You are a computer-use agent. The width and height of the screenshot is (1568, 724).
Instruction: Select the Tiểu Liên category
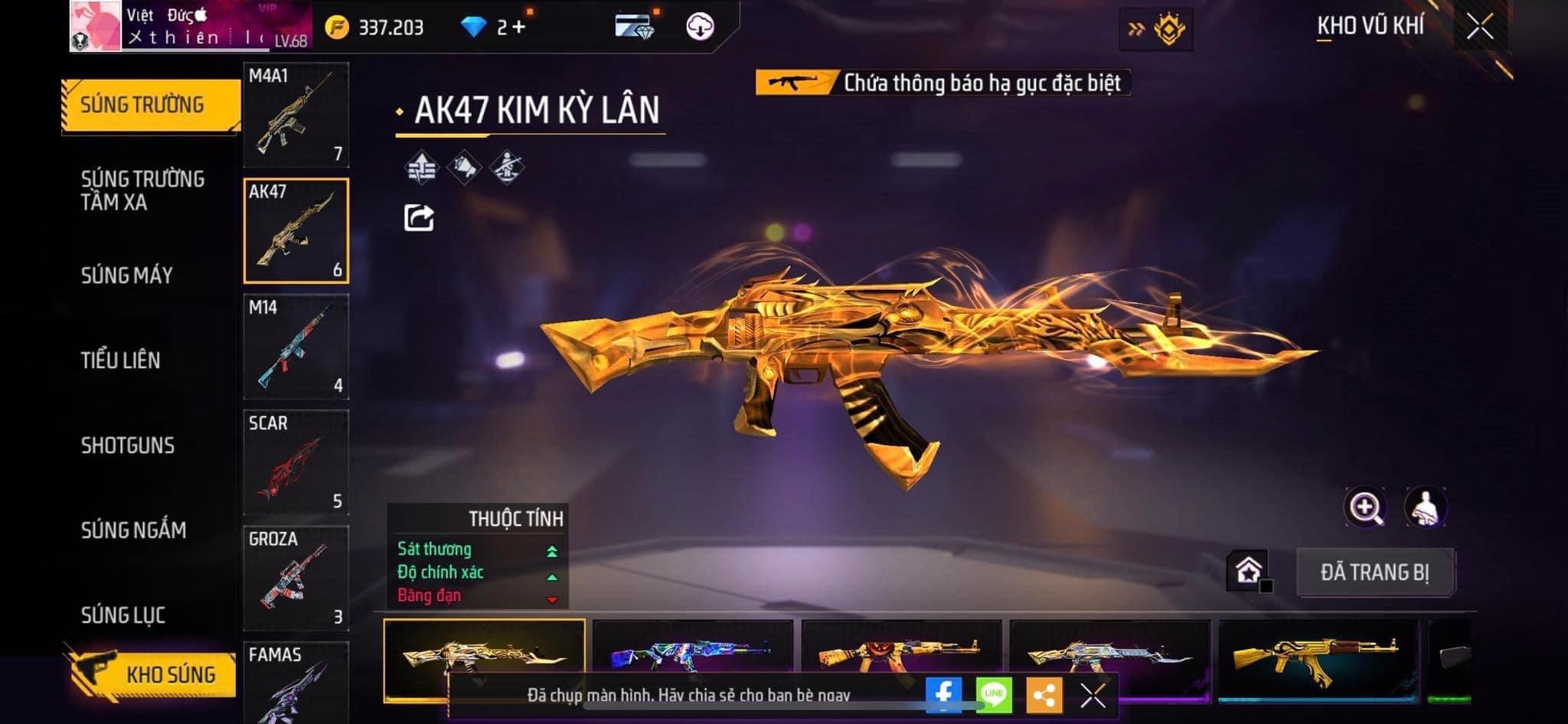121,360
